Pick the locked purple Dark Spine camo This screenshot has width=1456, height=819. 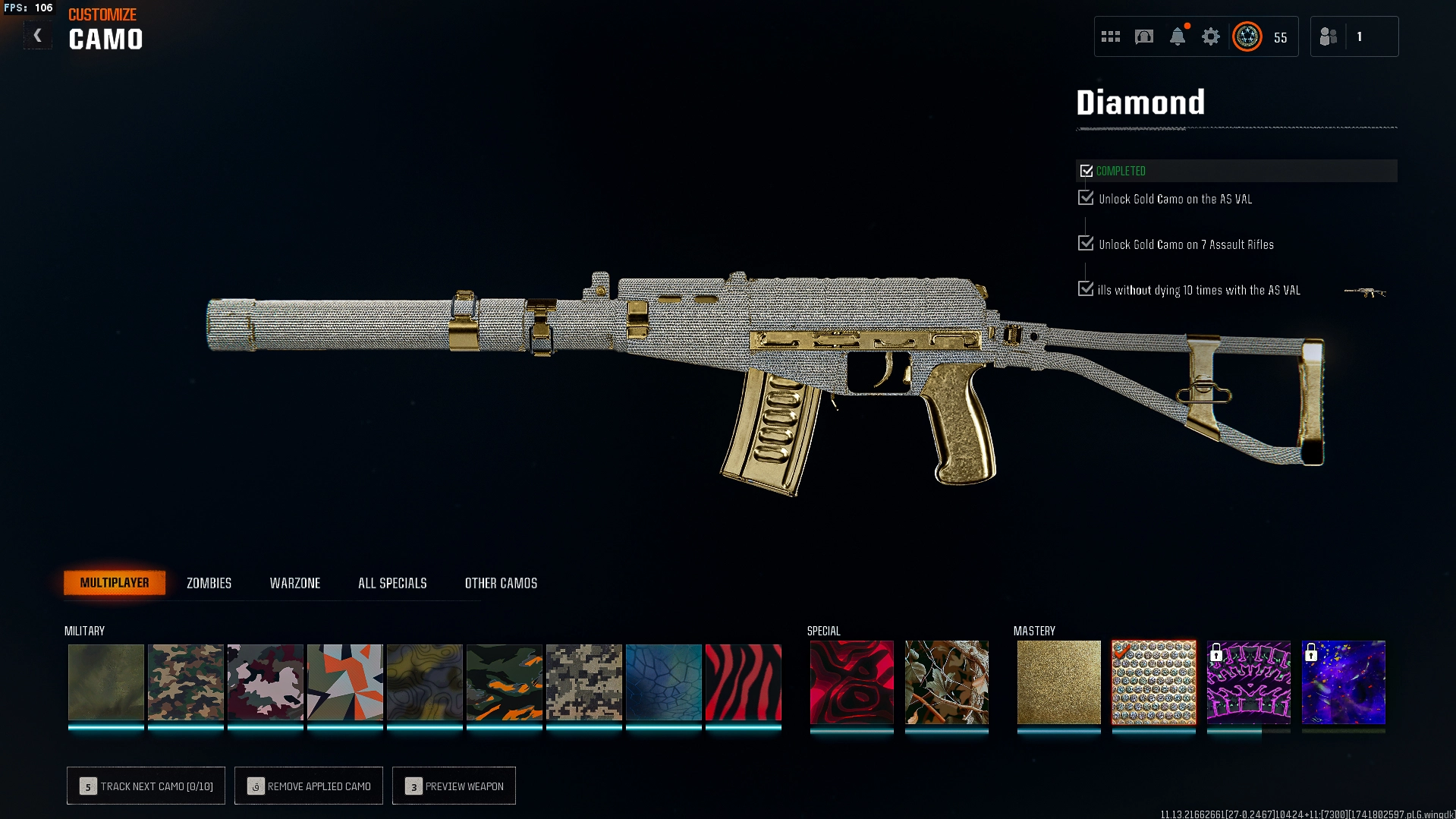click(x=1248, y=682)
